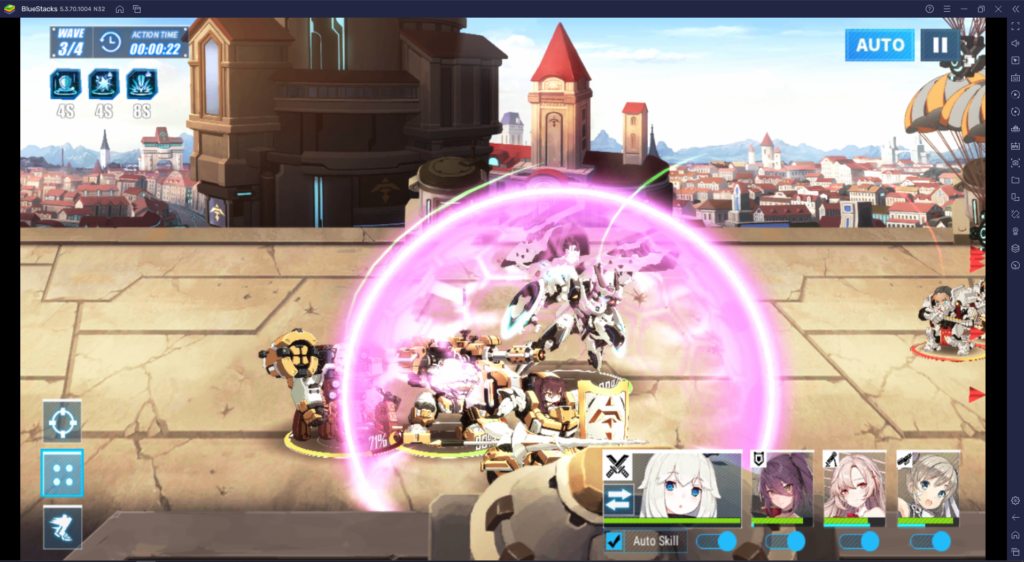Screen dimensions: 1024x562
Task: Toggle auto skill under the purple-haired portrait
Action: [x=785, y=541]
